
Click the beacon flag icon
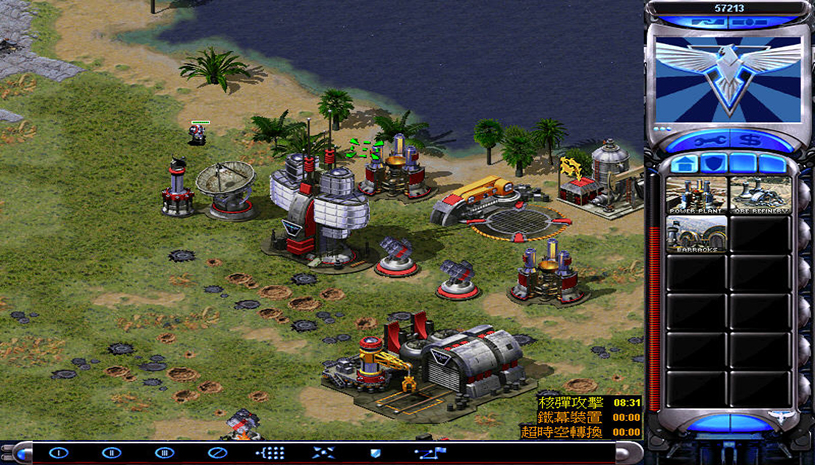tap(430, 453)
